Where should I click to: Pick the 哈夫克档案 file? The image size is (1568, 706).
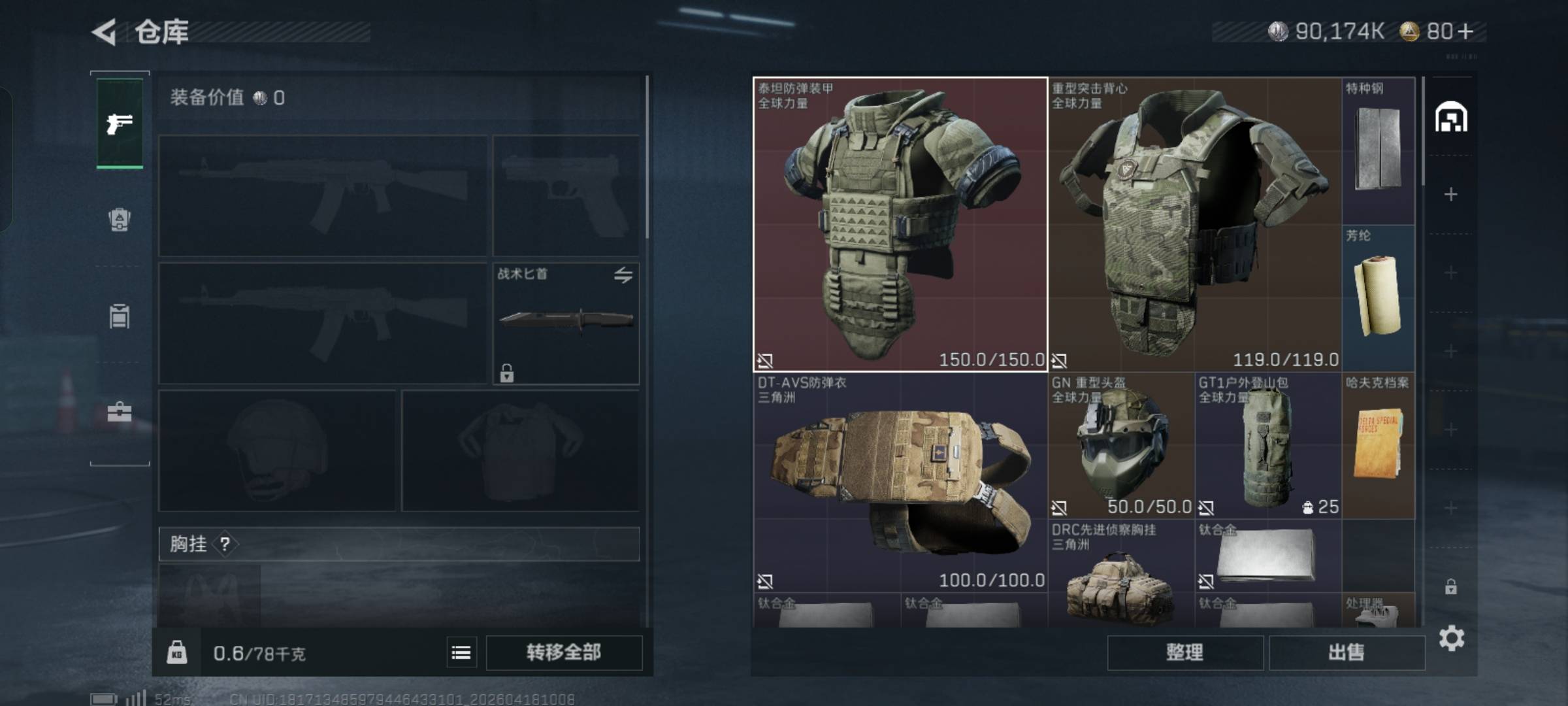tap(1379, 446)
